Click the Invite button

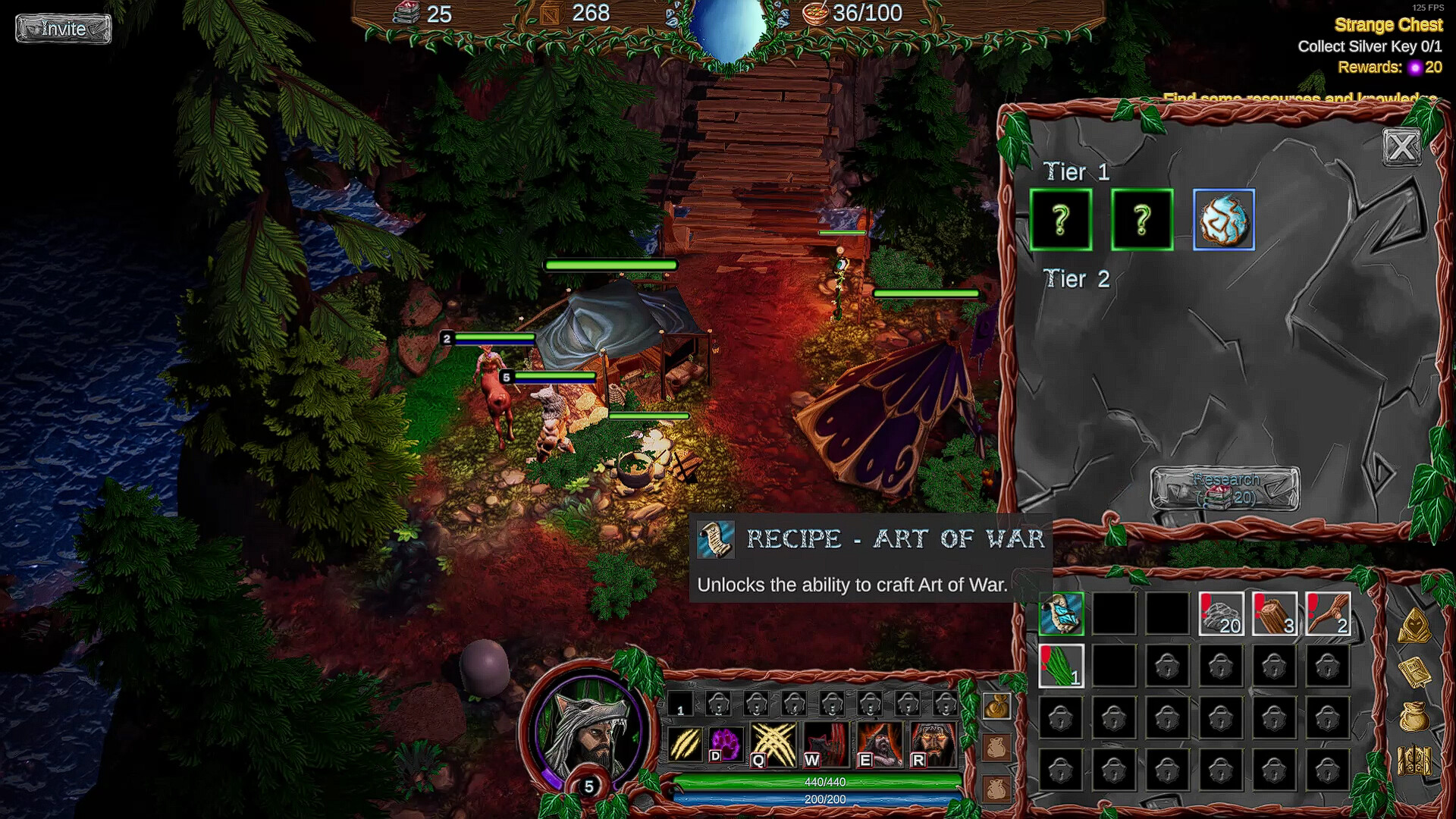[x=63, y=29]
